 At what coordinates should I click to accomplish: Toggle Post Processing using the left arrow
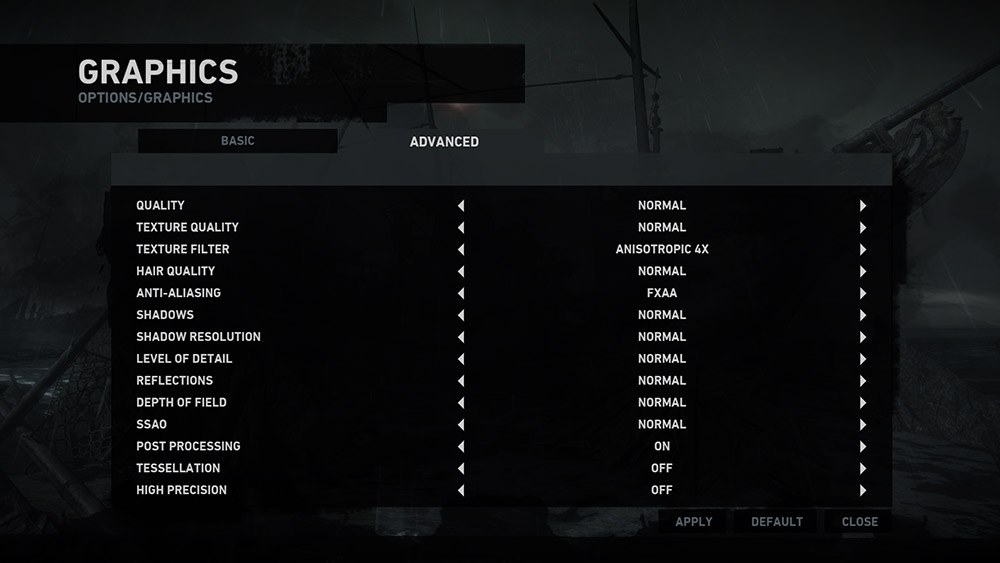tap(461, 447)
